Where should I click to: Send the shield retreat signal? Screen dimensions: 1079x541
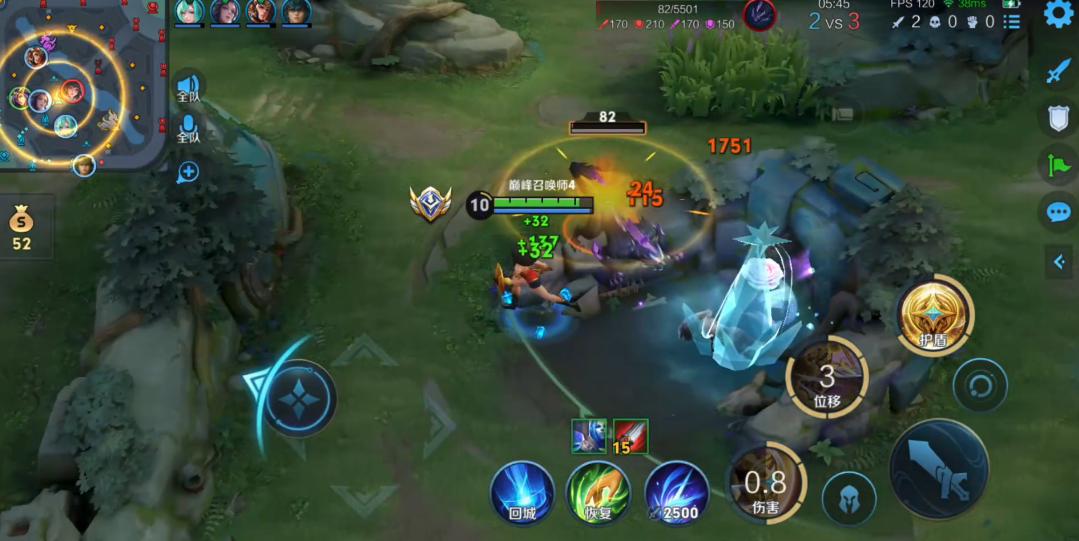(x=1058, y=119)
